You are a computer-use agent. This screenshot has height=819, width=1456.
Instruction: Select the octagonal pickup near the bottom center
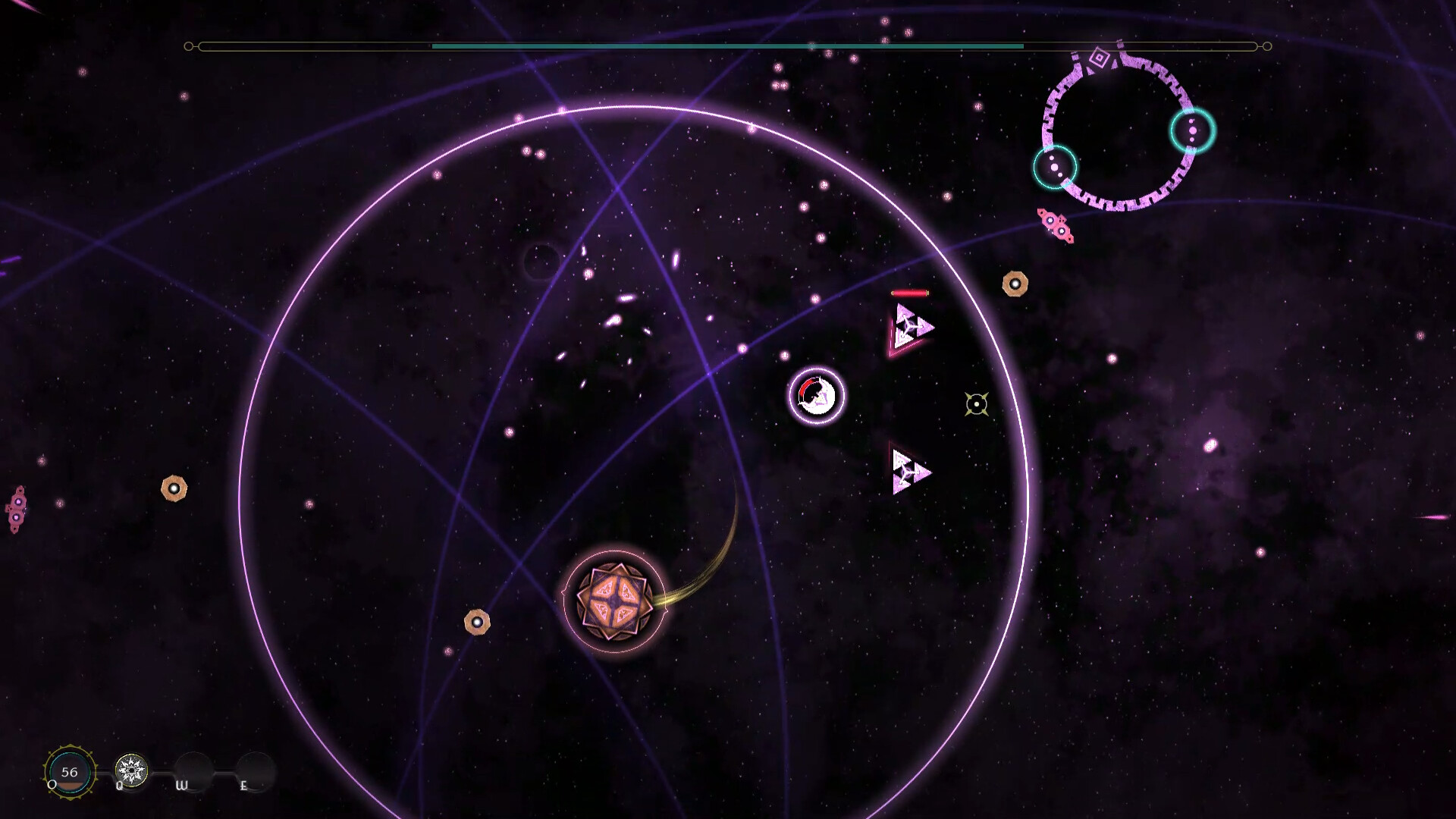[476, 622]
